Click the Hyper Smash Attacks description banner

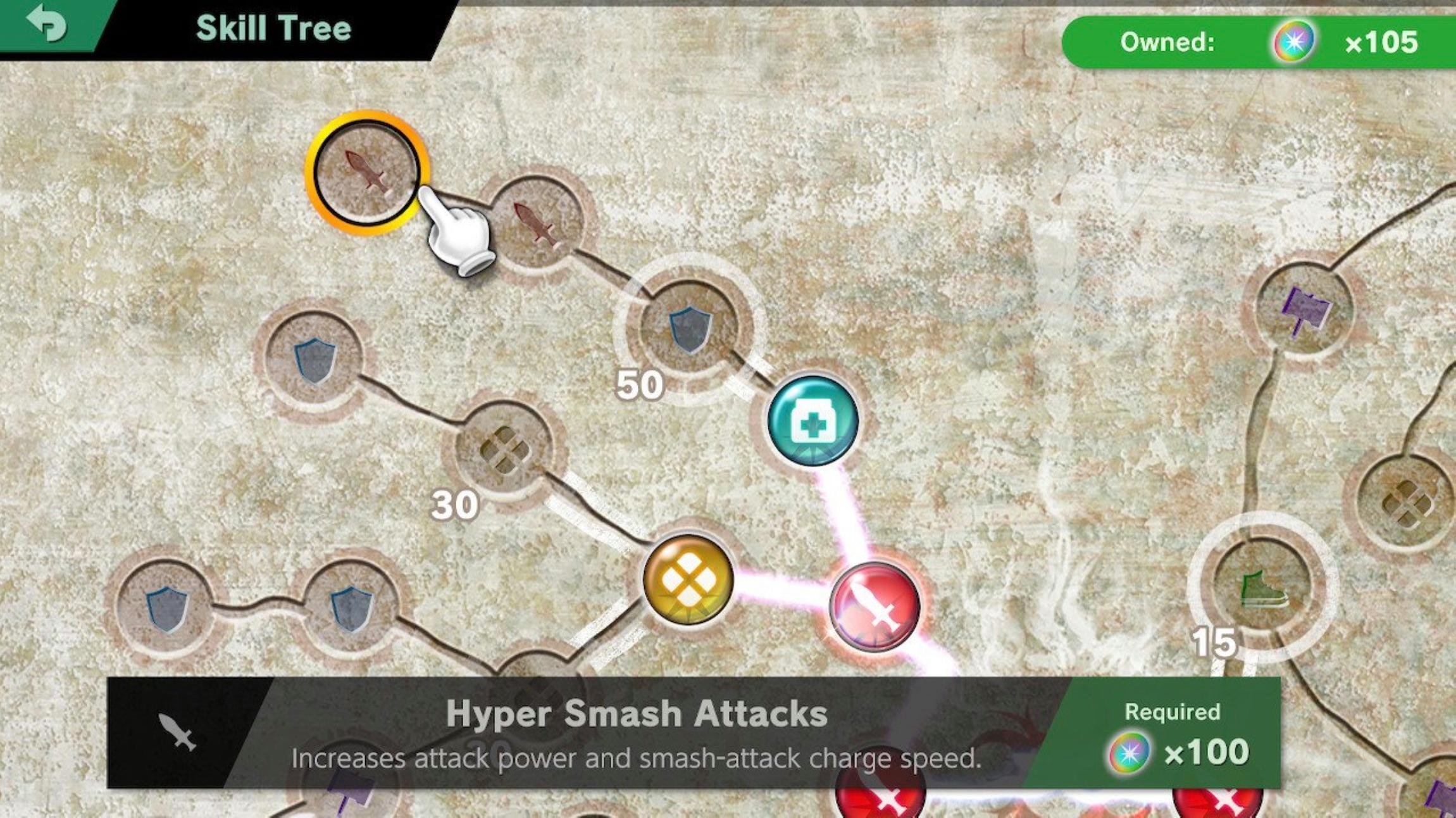click(633, 728)
